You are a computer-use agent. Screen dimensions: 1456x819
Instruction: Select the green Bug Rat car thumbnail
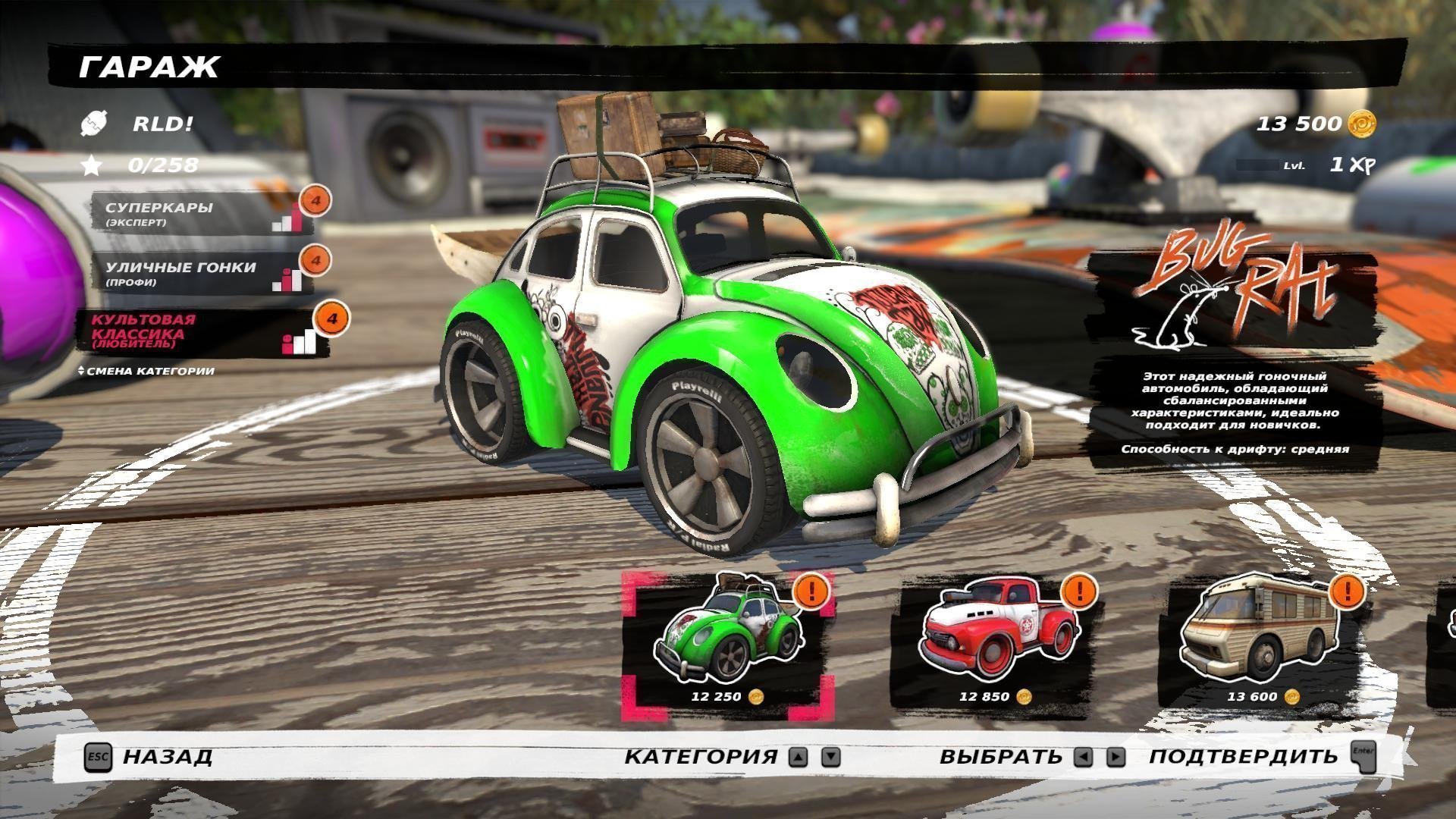click(x=728, y=645)
